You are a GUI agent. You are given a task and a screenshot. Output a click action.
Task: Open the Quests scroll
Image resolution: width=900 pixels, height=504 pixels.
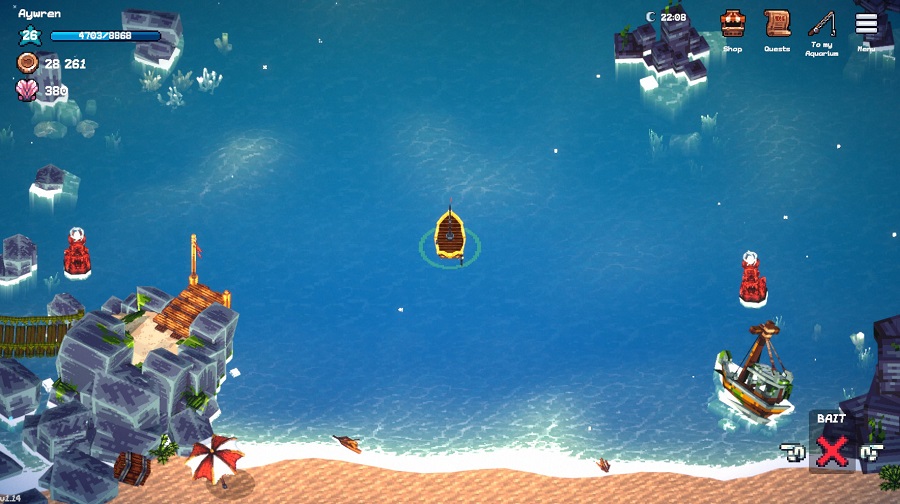coord(777,25)
